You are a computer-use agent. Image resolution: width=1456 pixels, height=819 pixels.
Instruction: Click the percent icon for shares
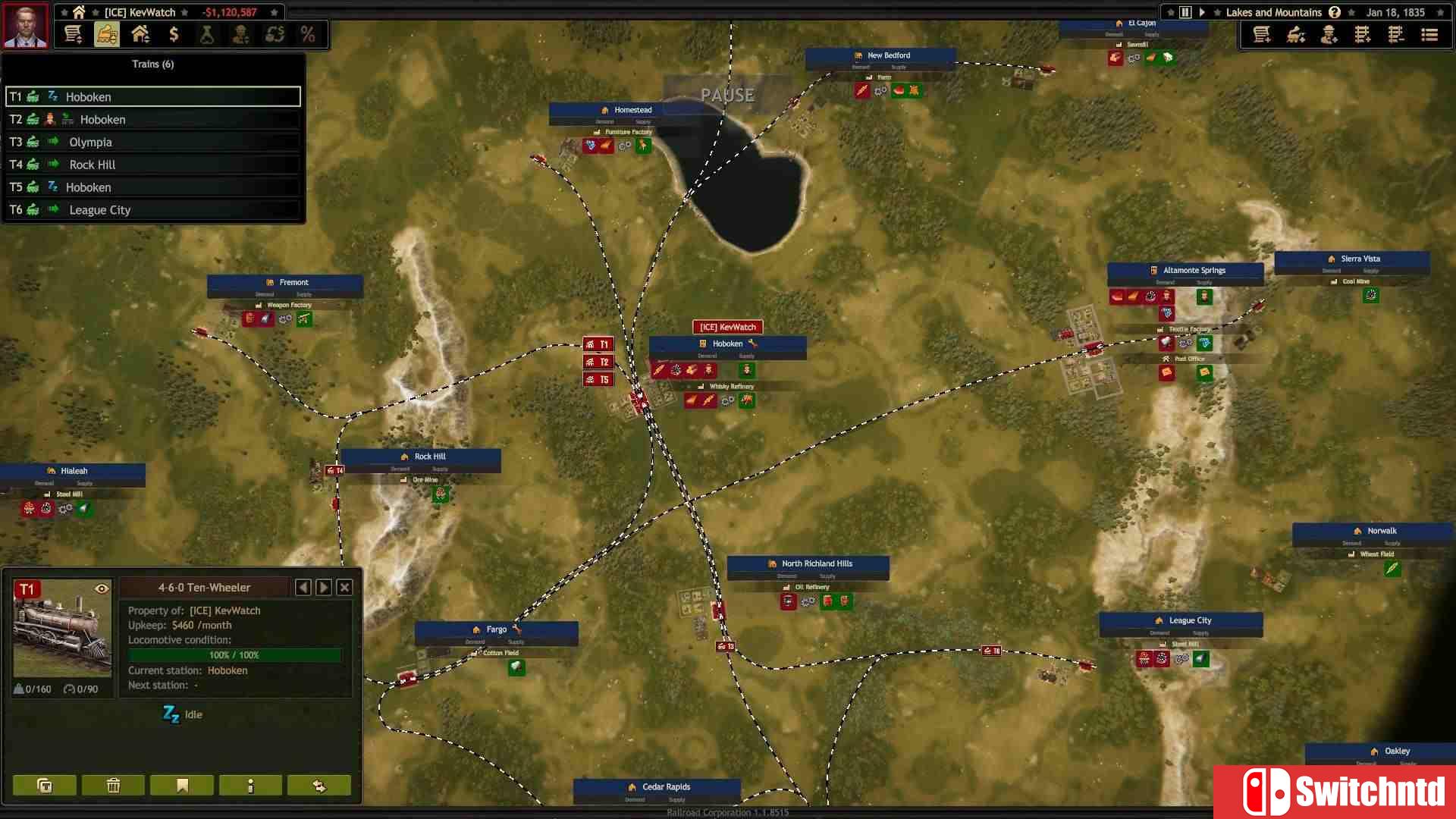(x=308, y=35)
